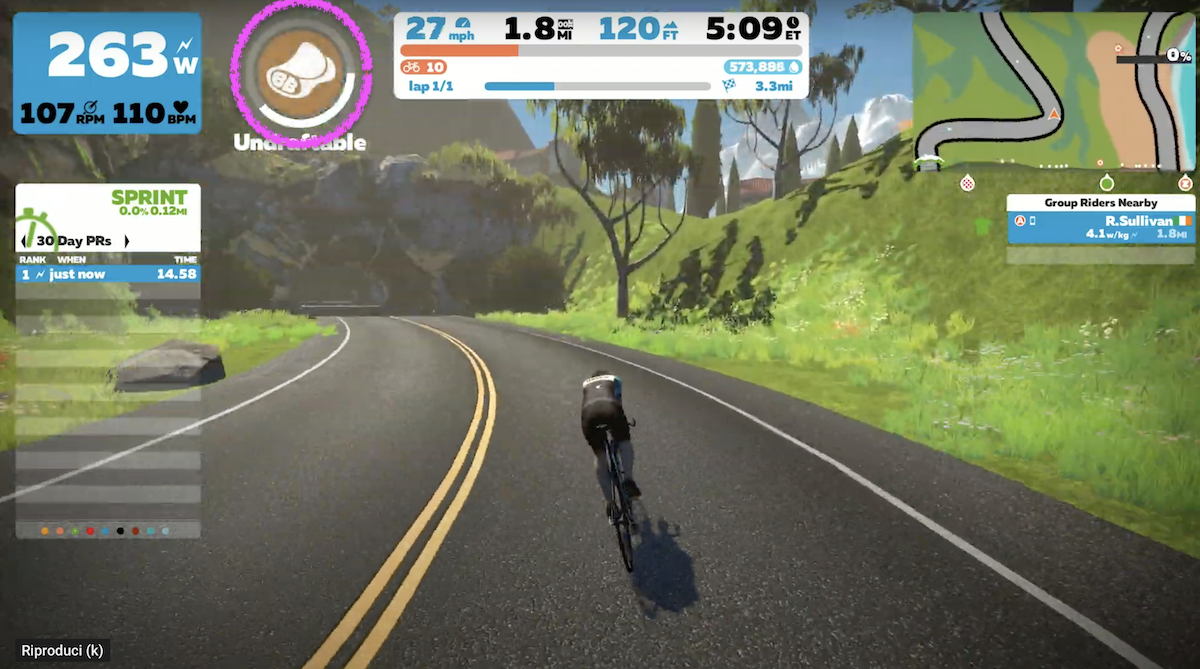
Task: Click the green sprint marker under the minimap
Action: coord(1106,183)
